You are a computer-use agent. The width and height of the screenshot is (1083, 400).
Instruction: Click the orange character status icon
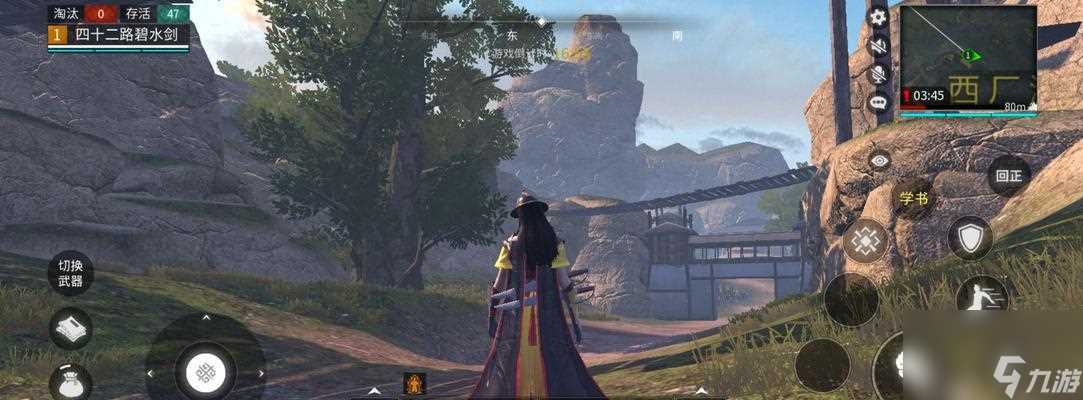click(414, 382)
